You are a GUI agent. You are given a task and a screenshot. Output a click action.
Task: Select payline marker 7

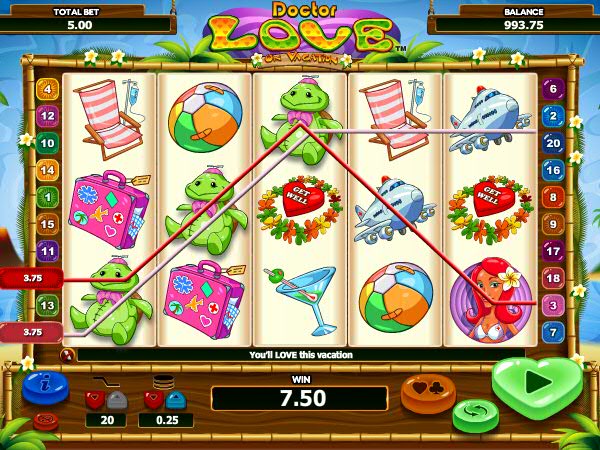tap(553, 330)
